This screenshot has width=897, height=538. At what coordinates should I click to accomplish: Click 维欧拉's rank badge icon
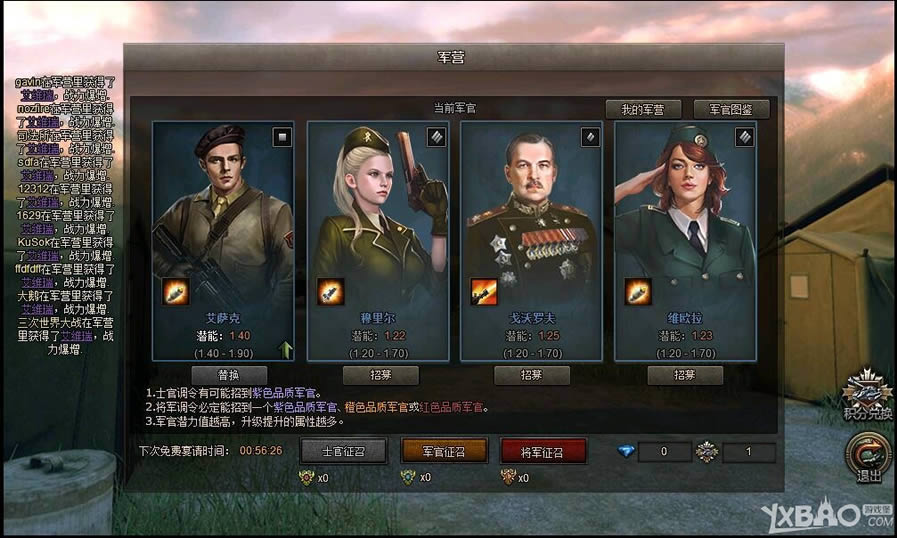coord(744,137)
